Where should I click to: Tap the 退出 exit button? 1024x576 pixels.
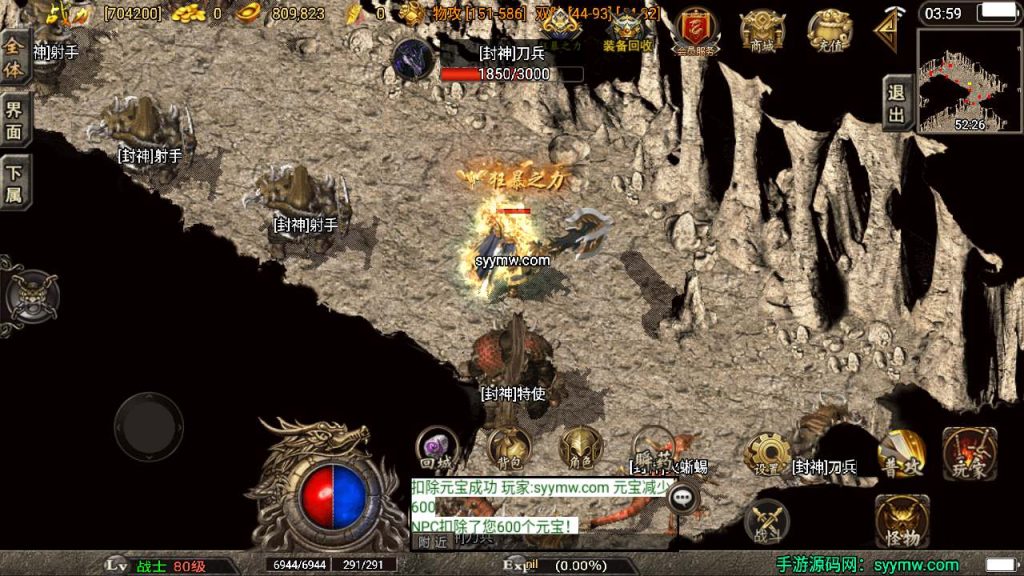(897, 103)
